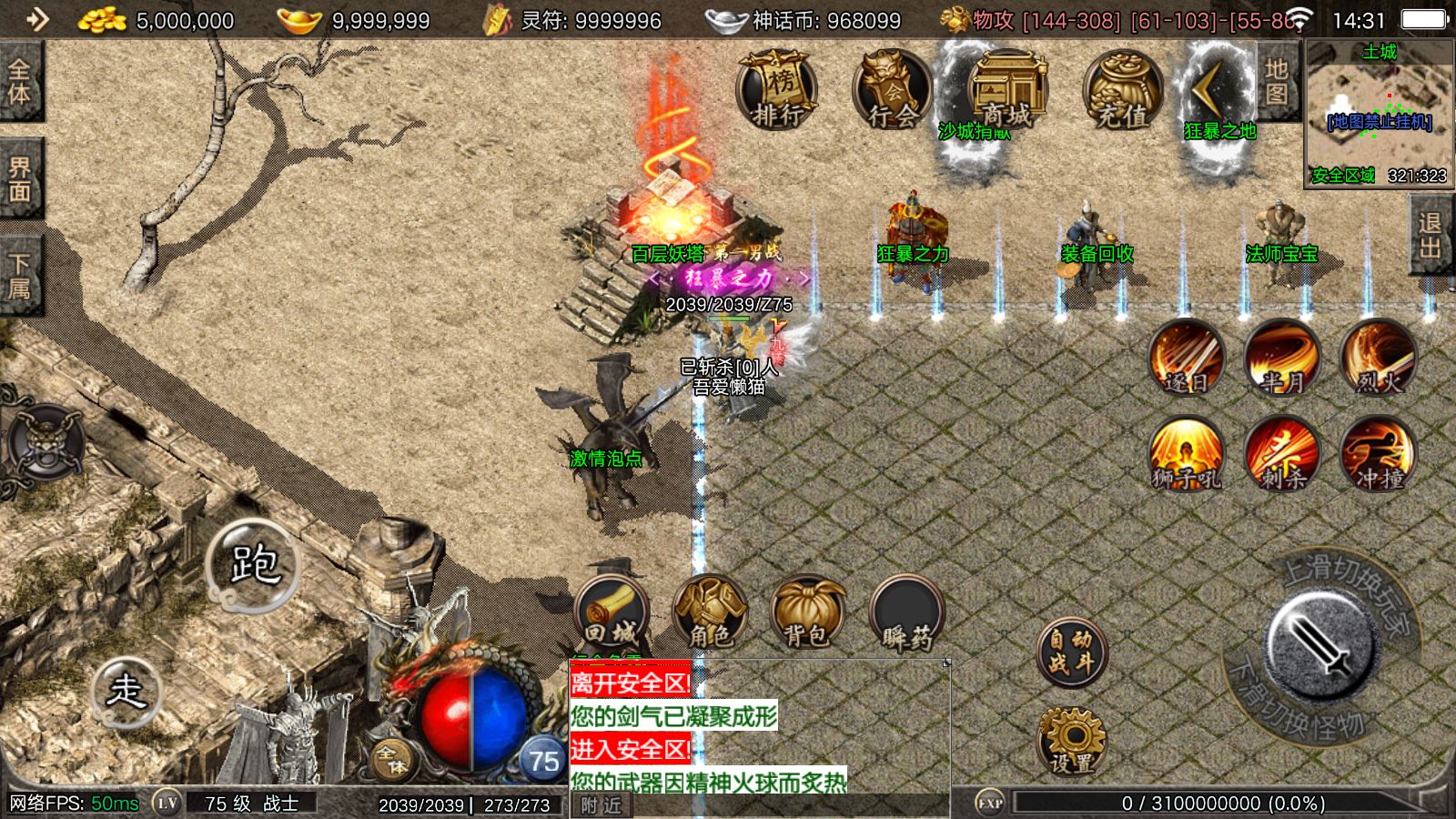
Task: Activate the 烈火 skill
Action: [x=1378, y=358]
